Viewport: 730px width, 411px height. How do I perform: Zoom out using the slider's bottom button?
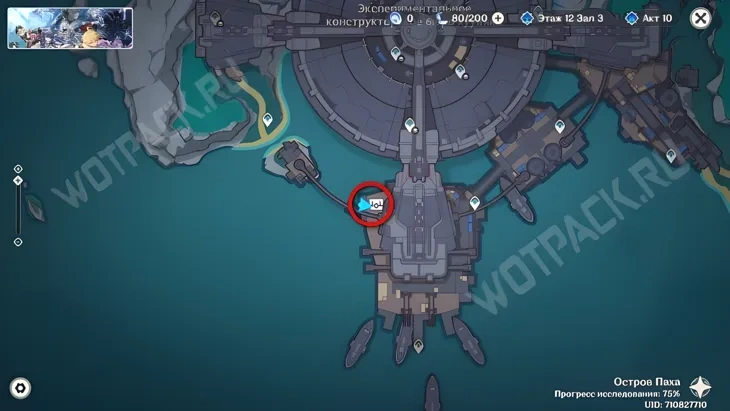click(18, 242)
